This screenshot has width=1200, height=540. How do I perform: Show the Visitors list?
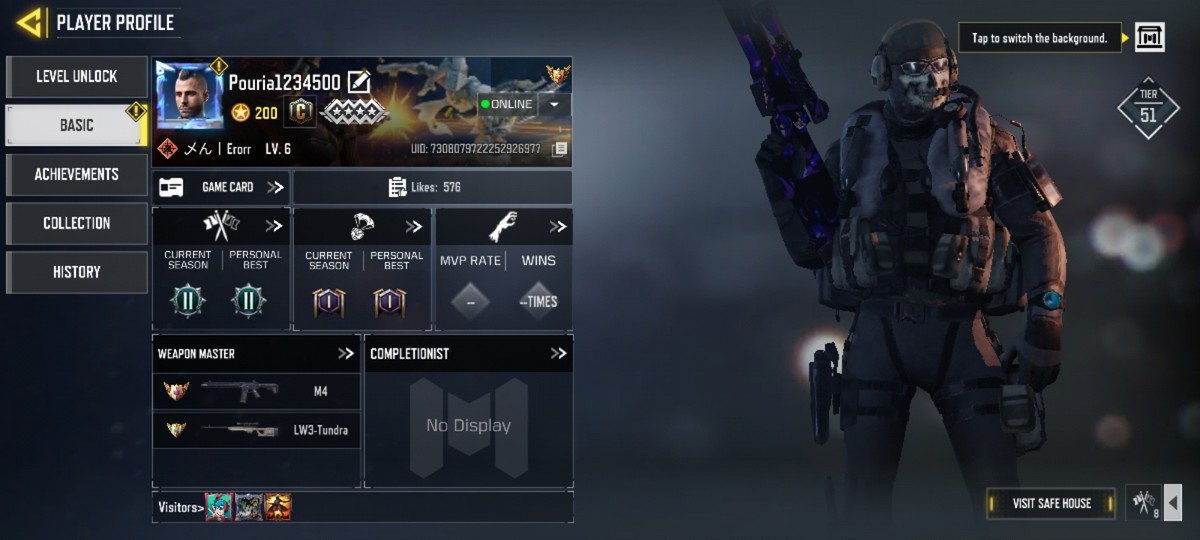(x=181, y=507)
